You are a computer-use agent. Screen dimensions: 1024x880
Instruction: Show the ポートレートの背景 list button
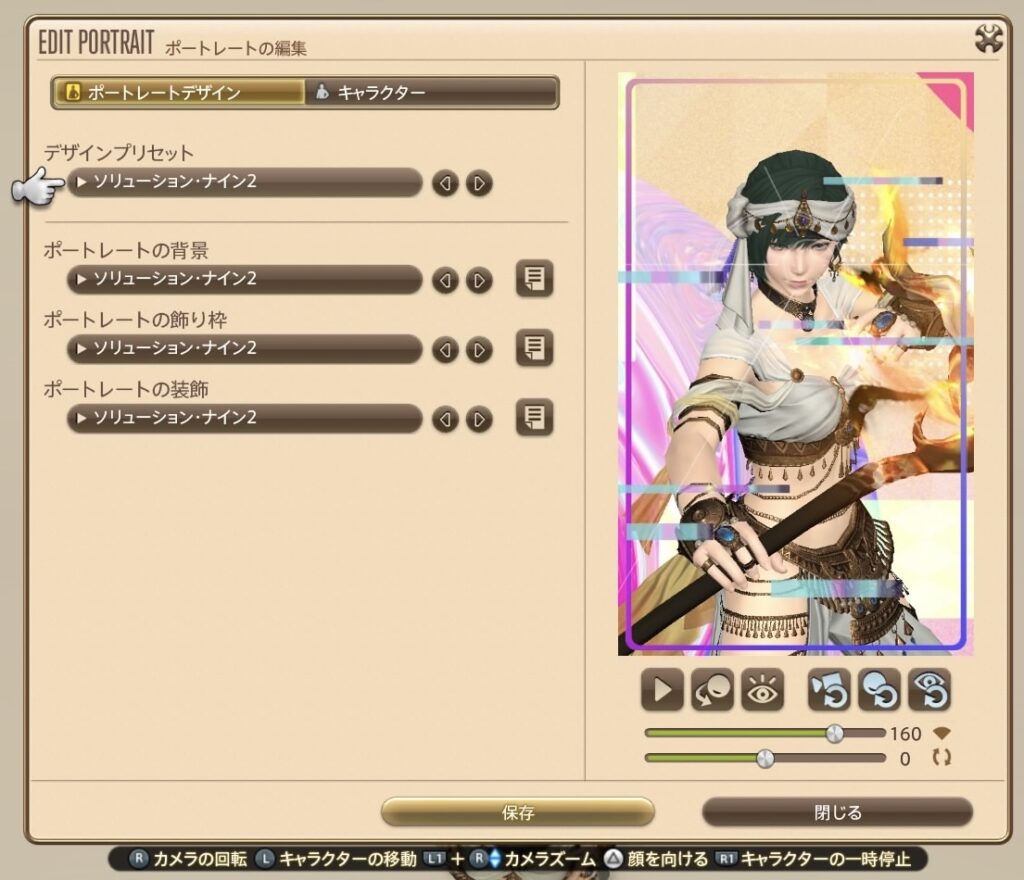535,279
